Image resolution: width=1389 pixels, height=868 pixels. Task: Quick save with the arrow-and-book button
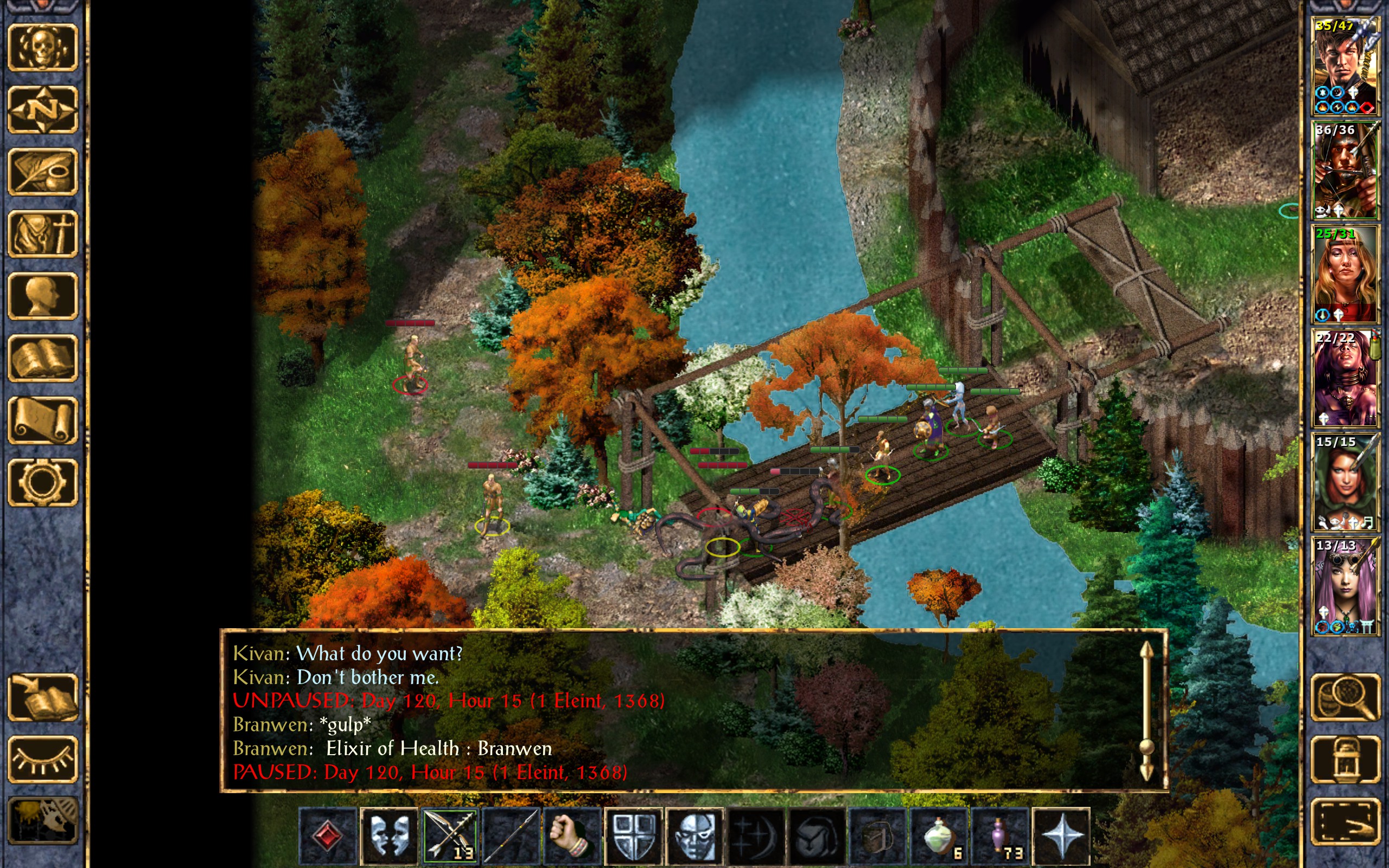[x=42, y=697]
